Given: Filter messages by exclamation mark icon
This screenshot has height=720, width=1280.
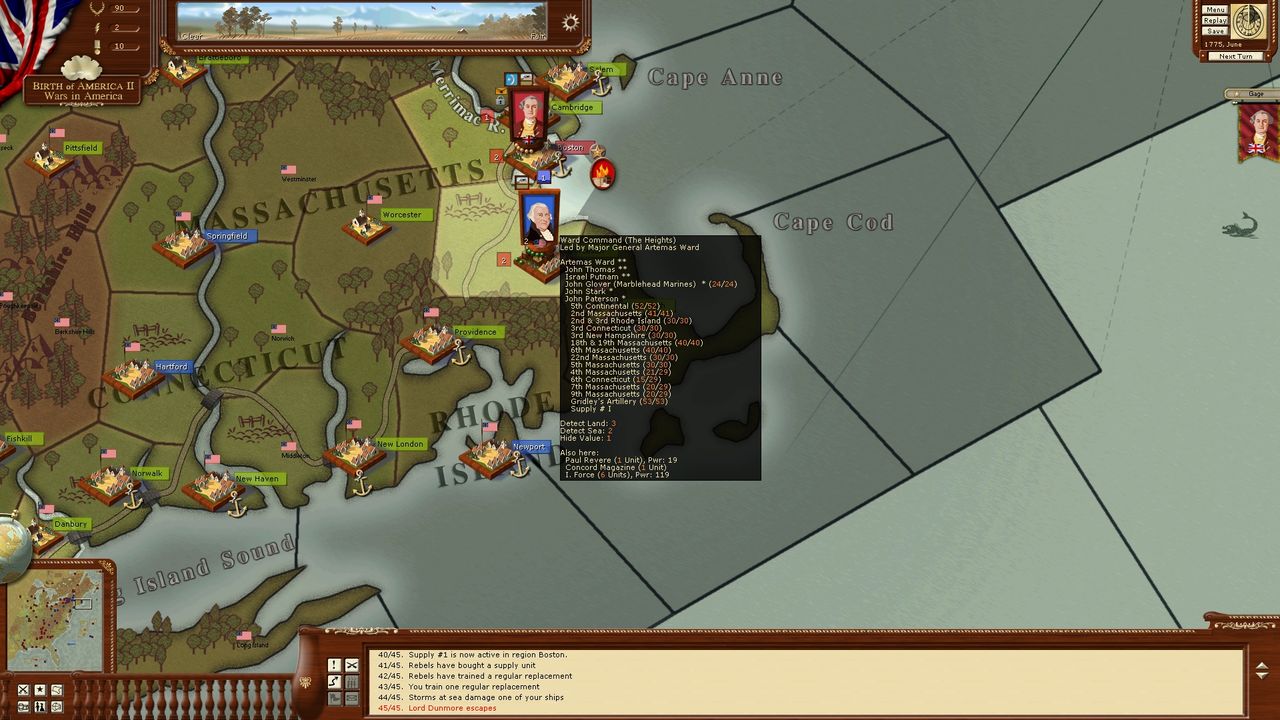Looking at the screenshot, I should pyautogui.click(x=334, y=665).
